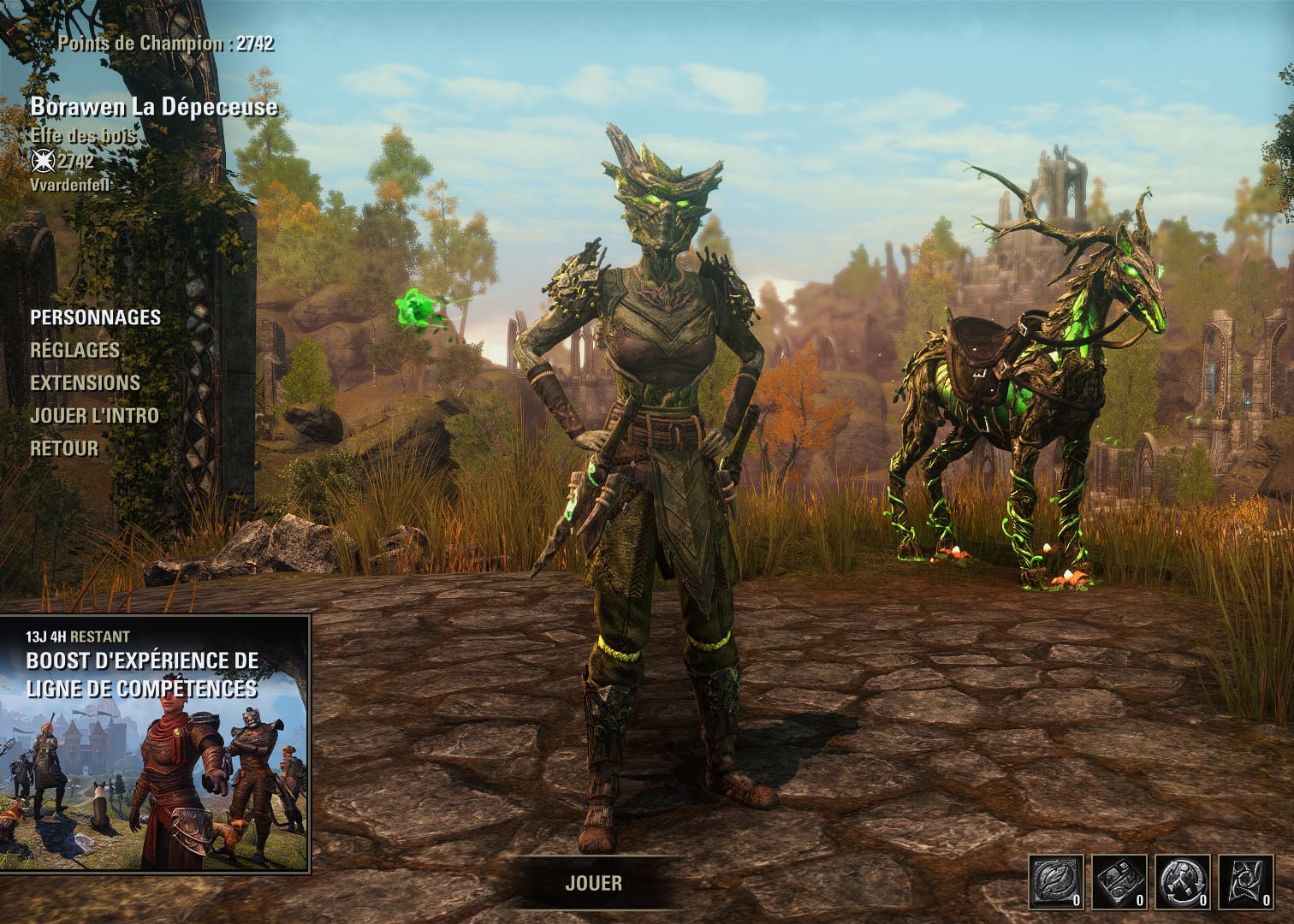Select the Extensions menu entry
This screenshot has width=1294, height=924.
click(x=85, y=382)
